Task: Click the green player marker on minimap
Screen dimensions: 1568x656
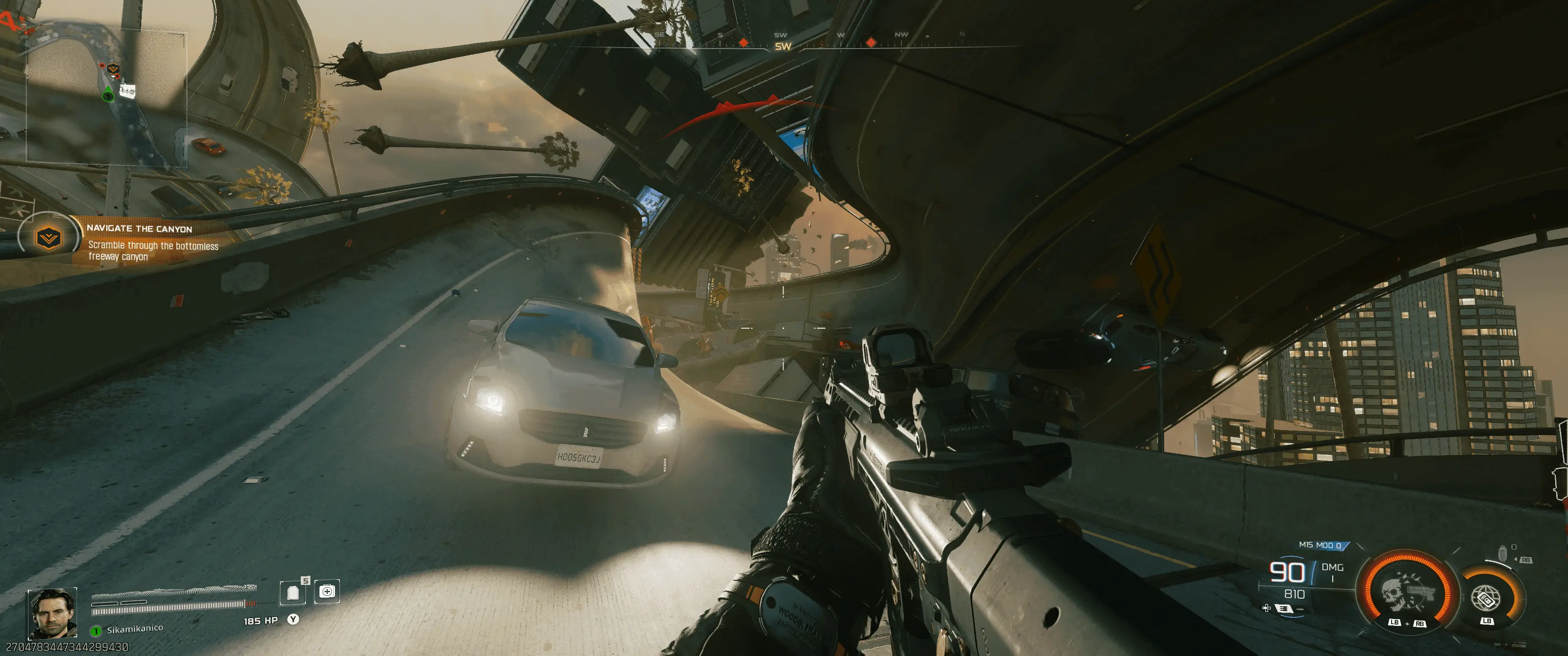Action: tap(108, 95)
